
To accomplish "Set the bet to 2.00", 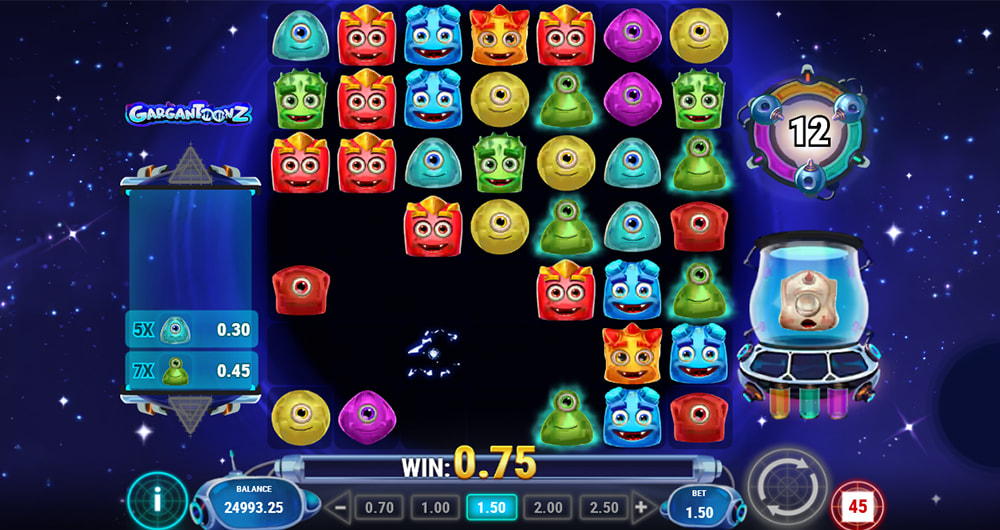I will tap(549, 507).
